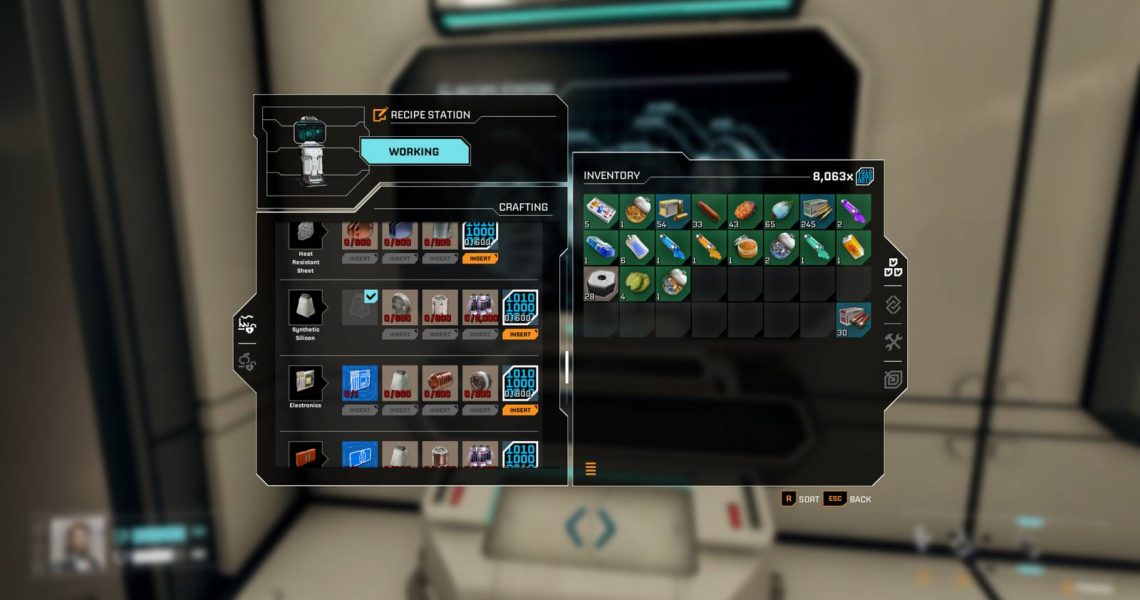The width and height of the screenshot is (1140, 600).
Task: Select the green lettuce item stack of 4
Action: [x=637, y=283]
